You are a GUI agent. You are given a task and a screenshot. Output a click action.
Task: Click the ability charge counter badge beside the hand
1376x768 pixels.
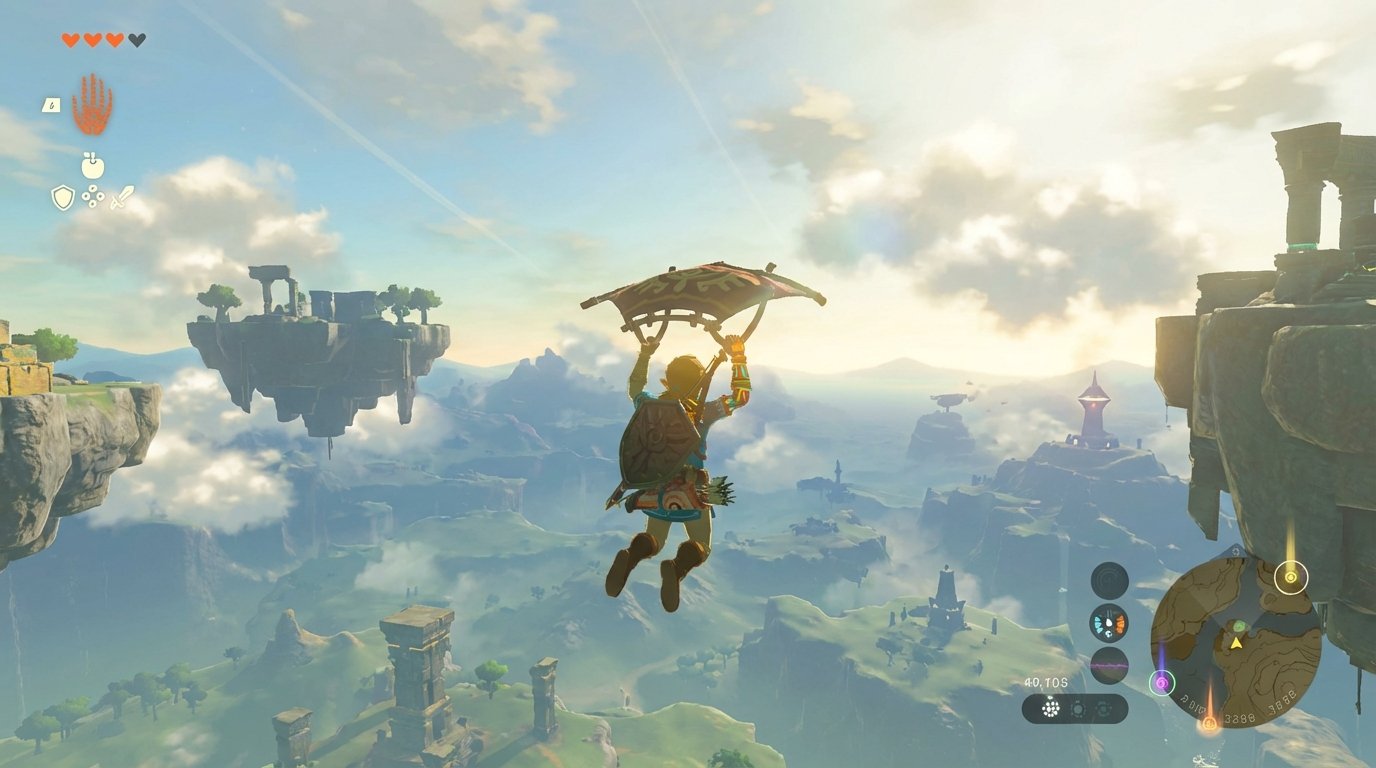pyautogui.click(x=51, y=105)
